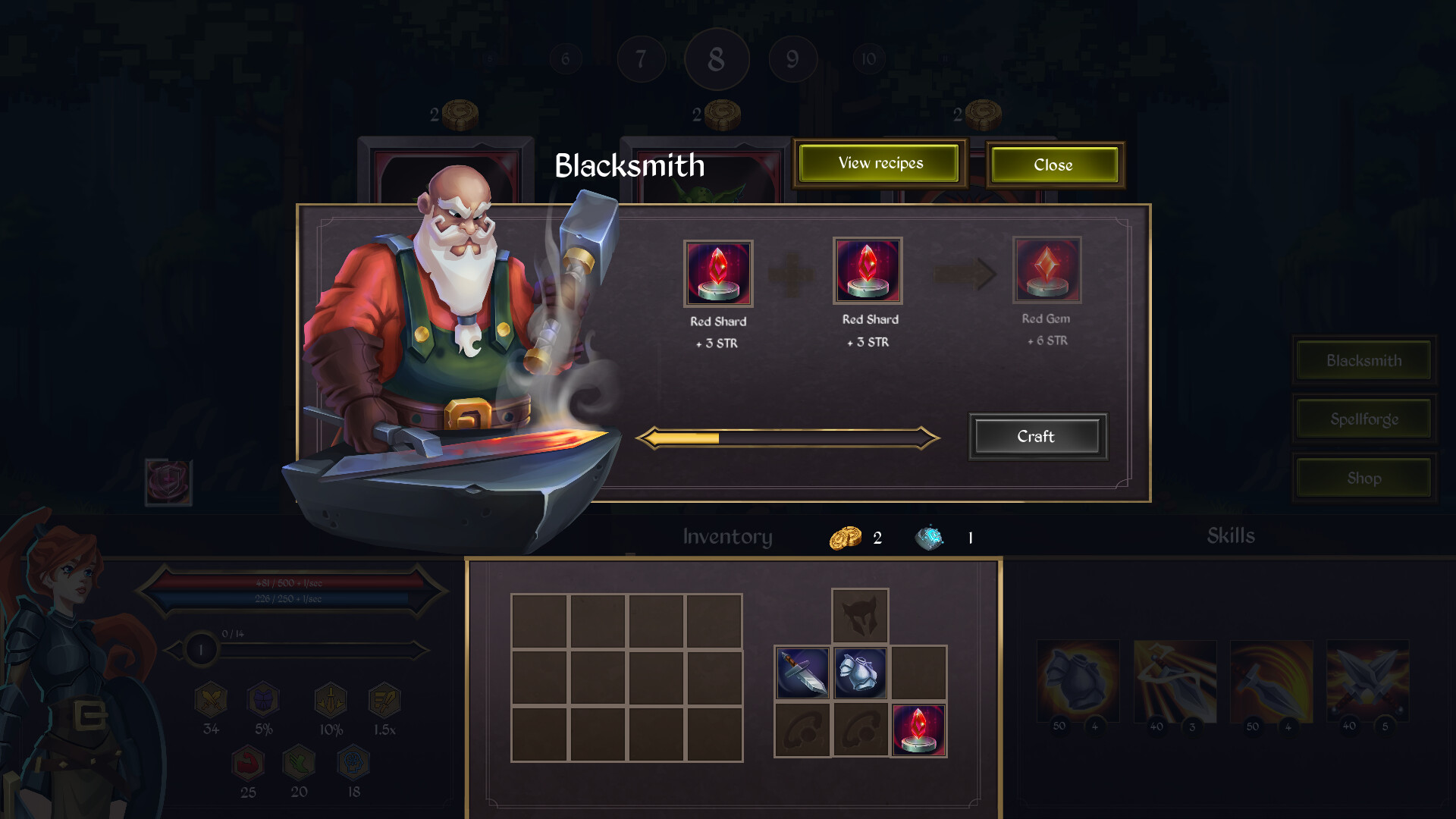Select the dagger item in the inventory
This screenshot has height=819, width=1456.
pyautogui.click(x=802, y=673)
